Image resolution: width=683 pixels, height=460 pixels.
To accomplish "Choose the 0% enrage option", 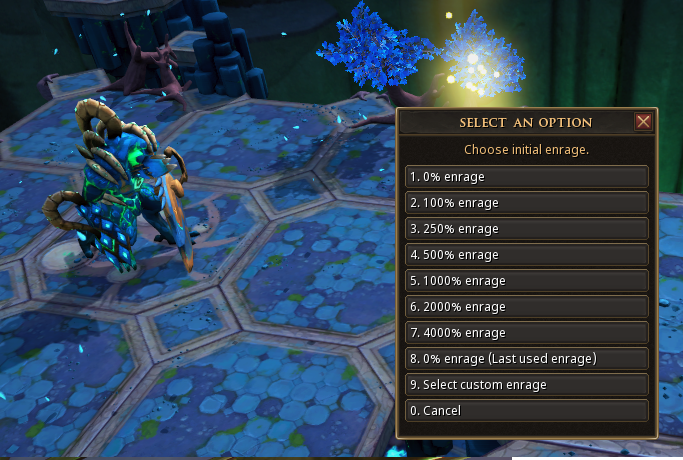I will [x=527, y=177].
